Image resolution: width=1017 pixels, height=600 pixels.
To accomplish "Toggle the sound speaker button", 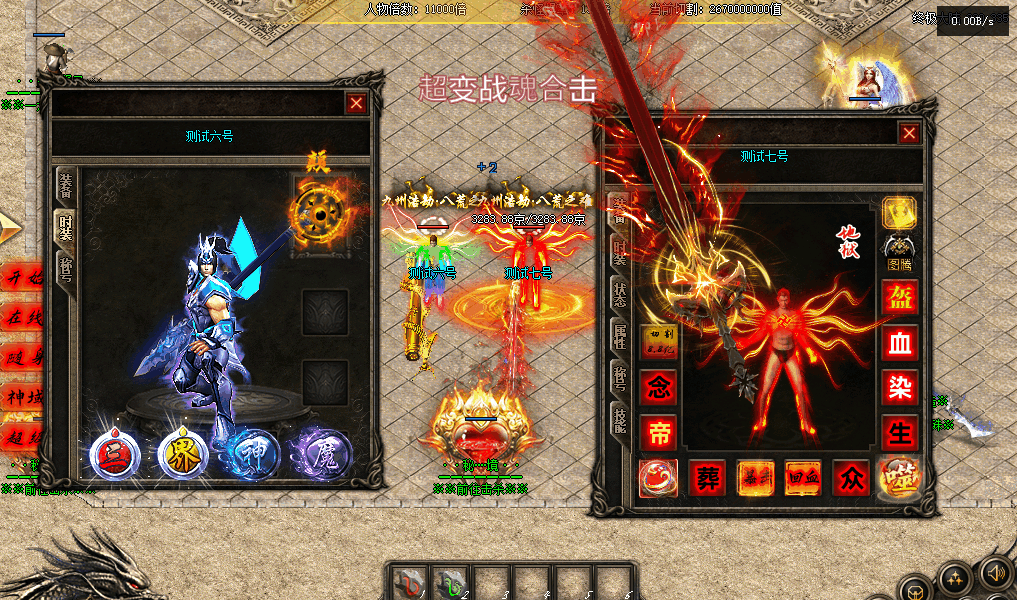I will tap(994, 573).
